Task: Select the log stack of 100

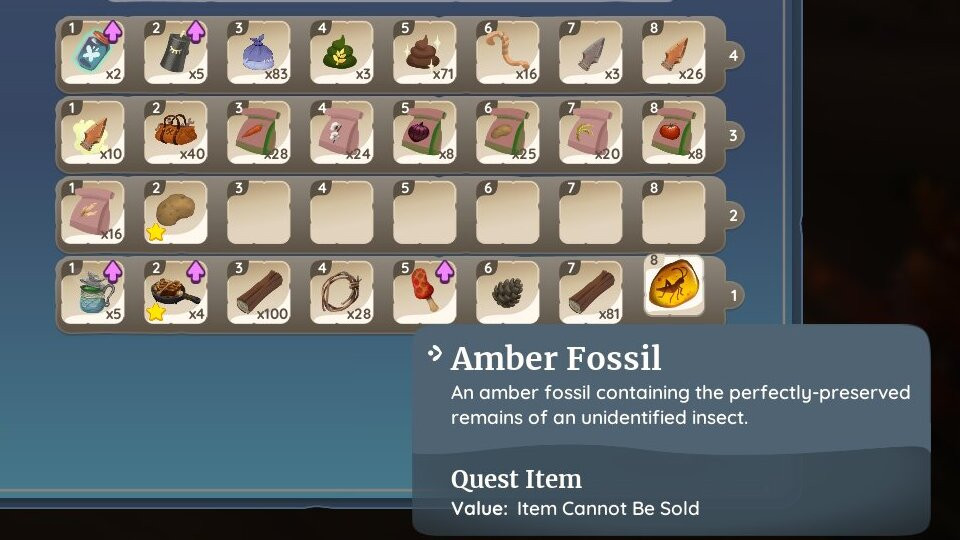Action: point(259,292)
